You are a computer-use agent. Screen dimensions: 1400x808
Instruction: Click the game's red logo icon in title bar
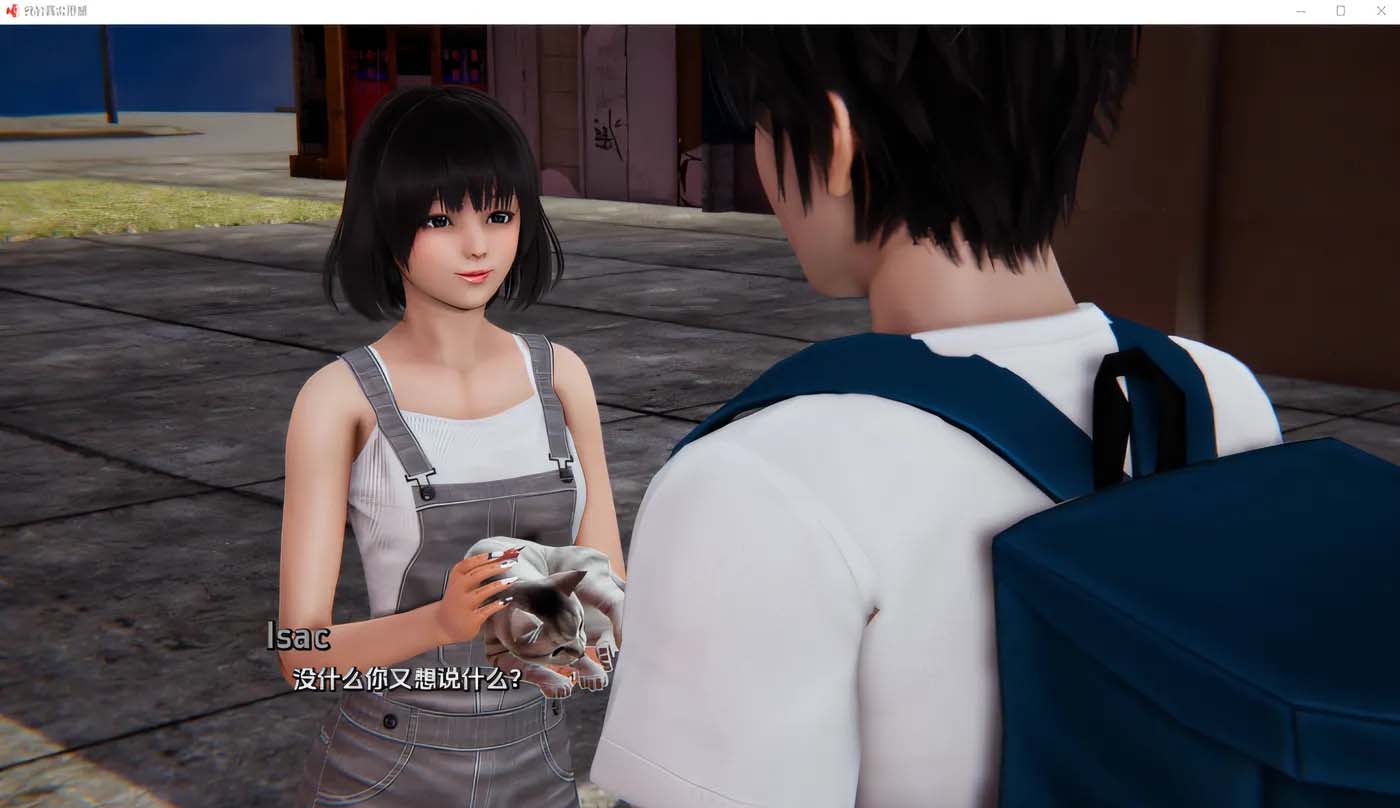(14, 11)
